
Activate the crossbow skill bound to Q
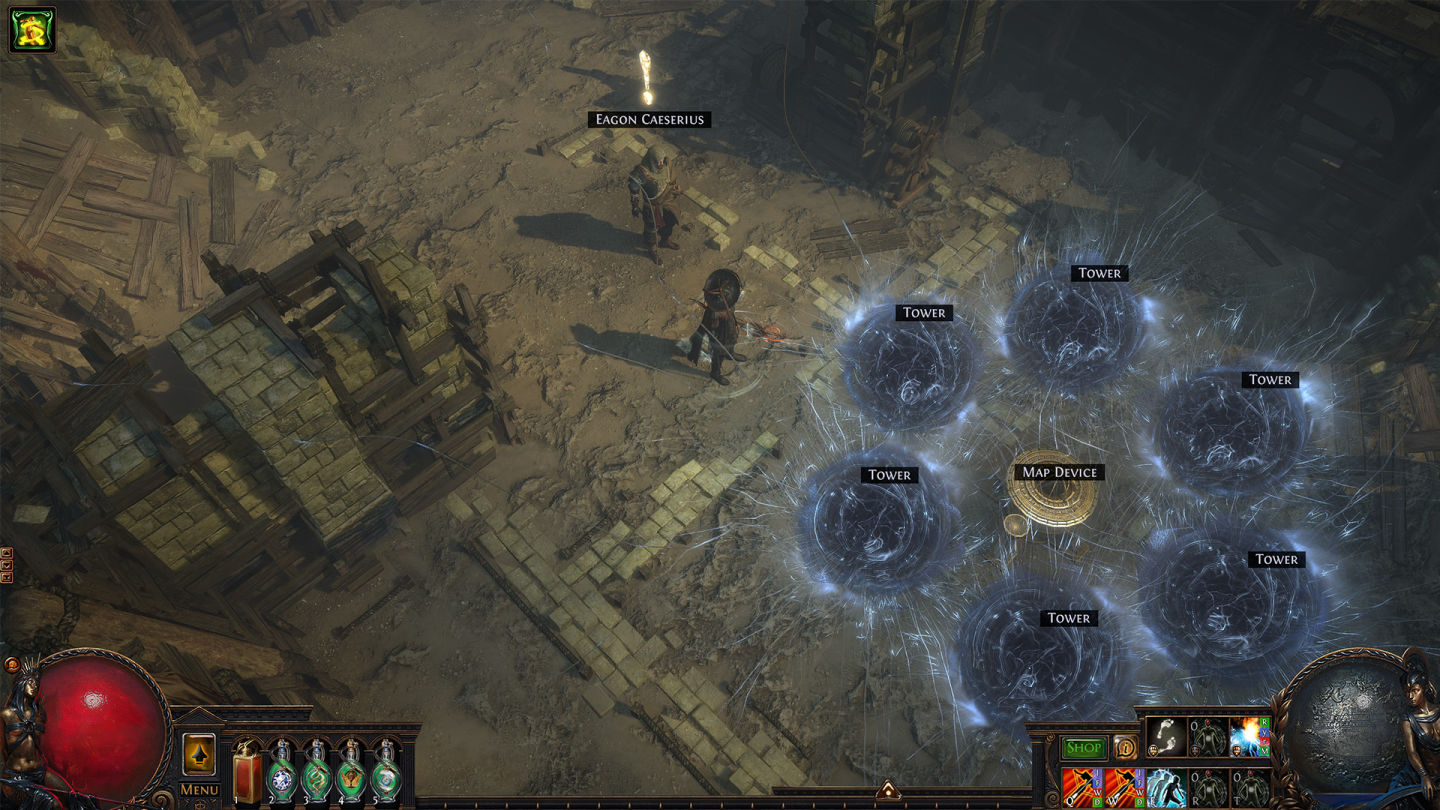point(1083,788)
